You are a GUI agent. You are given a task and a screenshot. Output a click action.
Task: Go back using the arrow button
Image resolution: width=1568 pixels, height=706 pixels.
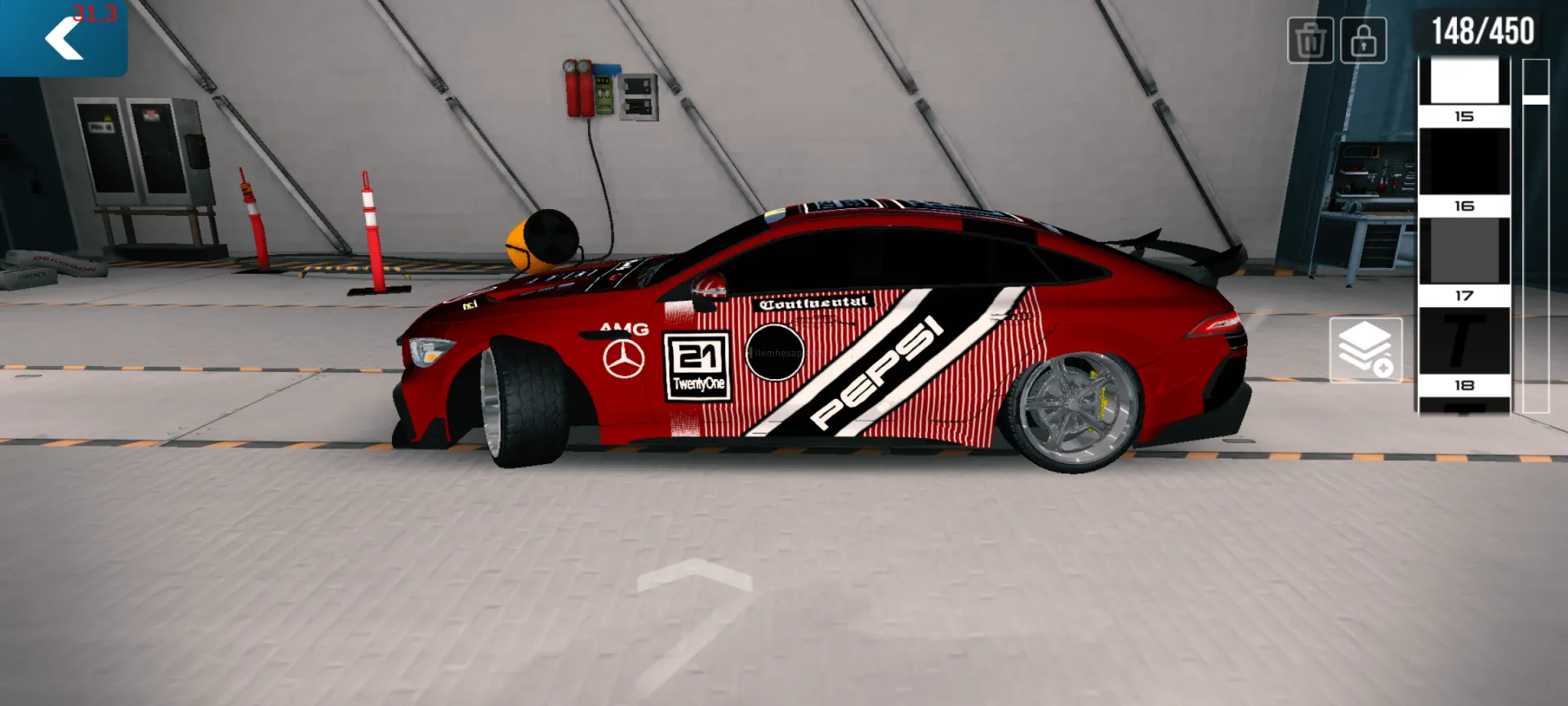64,38
